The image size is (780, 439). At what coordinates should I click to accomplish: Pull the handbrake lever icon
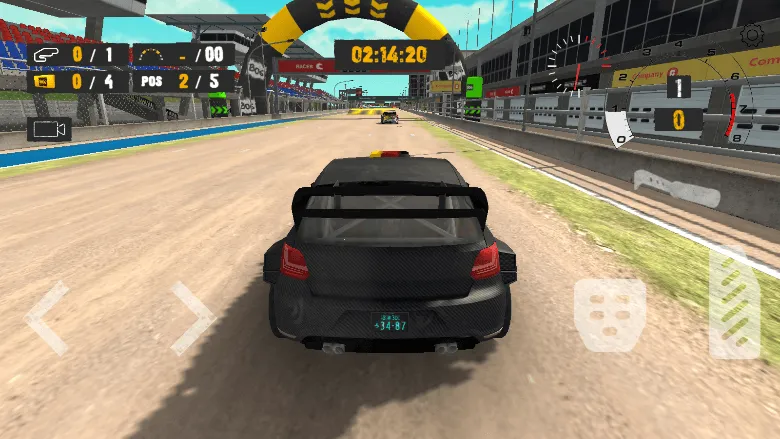click(675, 187)
